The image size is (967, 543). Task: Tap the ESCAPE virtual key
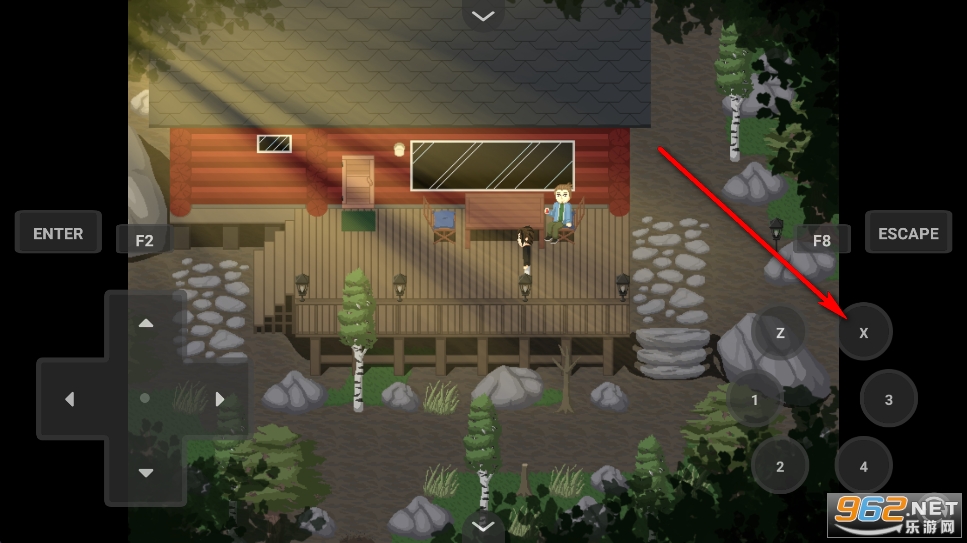[908, 233]
